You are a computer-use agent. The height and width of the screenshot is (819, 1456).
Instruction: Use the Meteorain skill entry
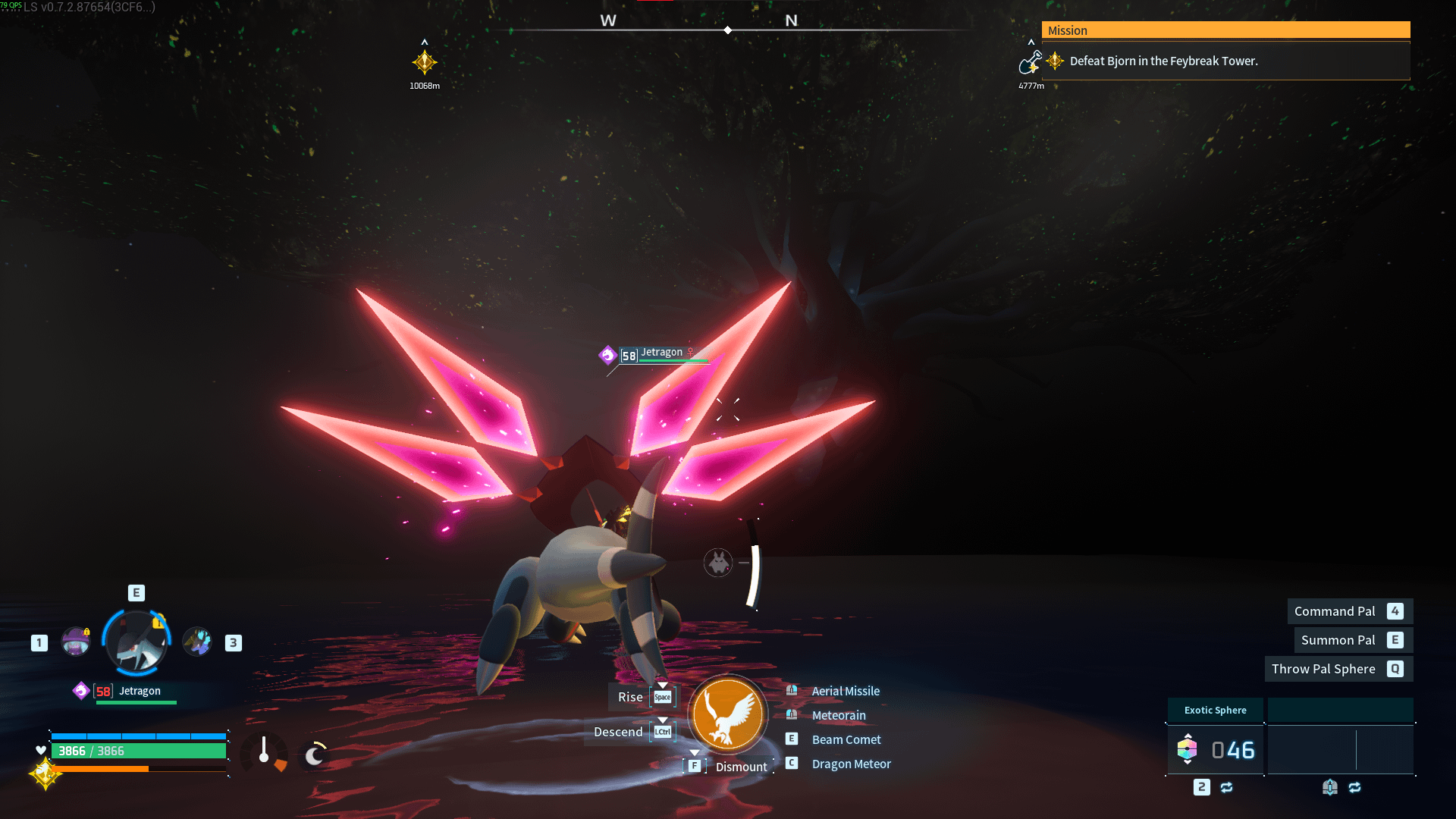[x=838, y=715]
